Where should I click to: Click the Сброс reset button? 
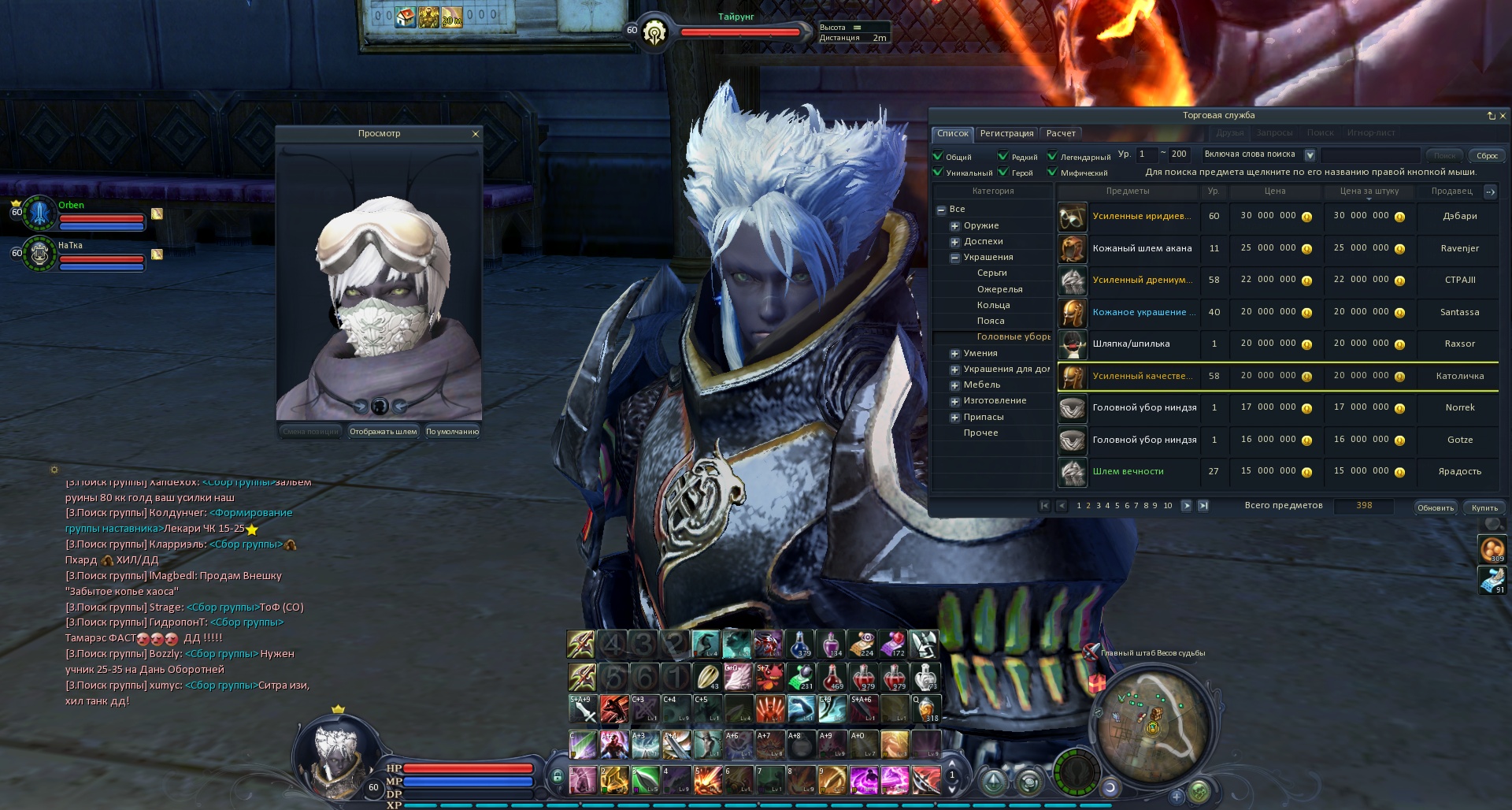(1487, 156)
